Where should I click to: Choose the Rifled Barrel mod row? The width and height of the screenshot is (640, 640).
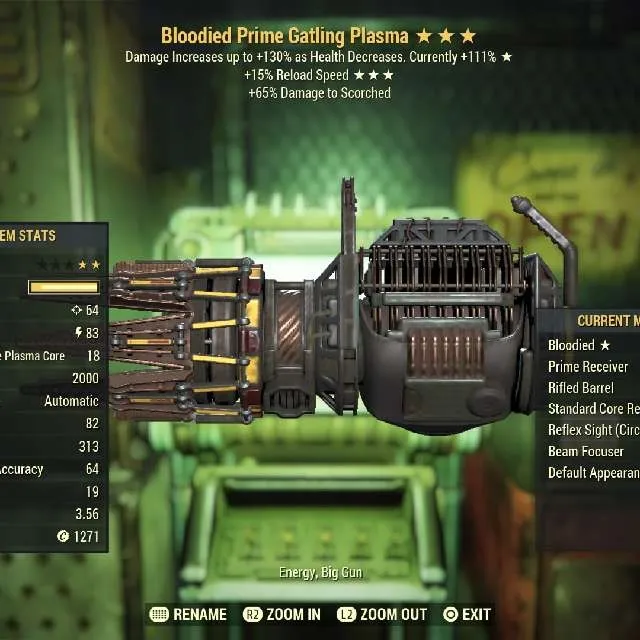(583, 387)
